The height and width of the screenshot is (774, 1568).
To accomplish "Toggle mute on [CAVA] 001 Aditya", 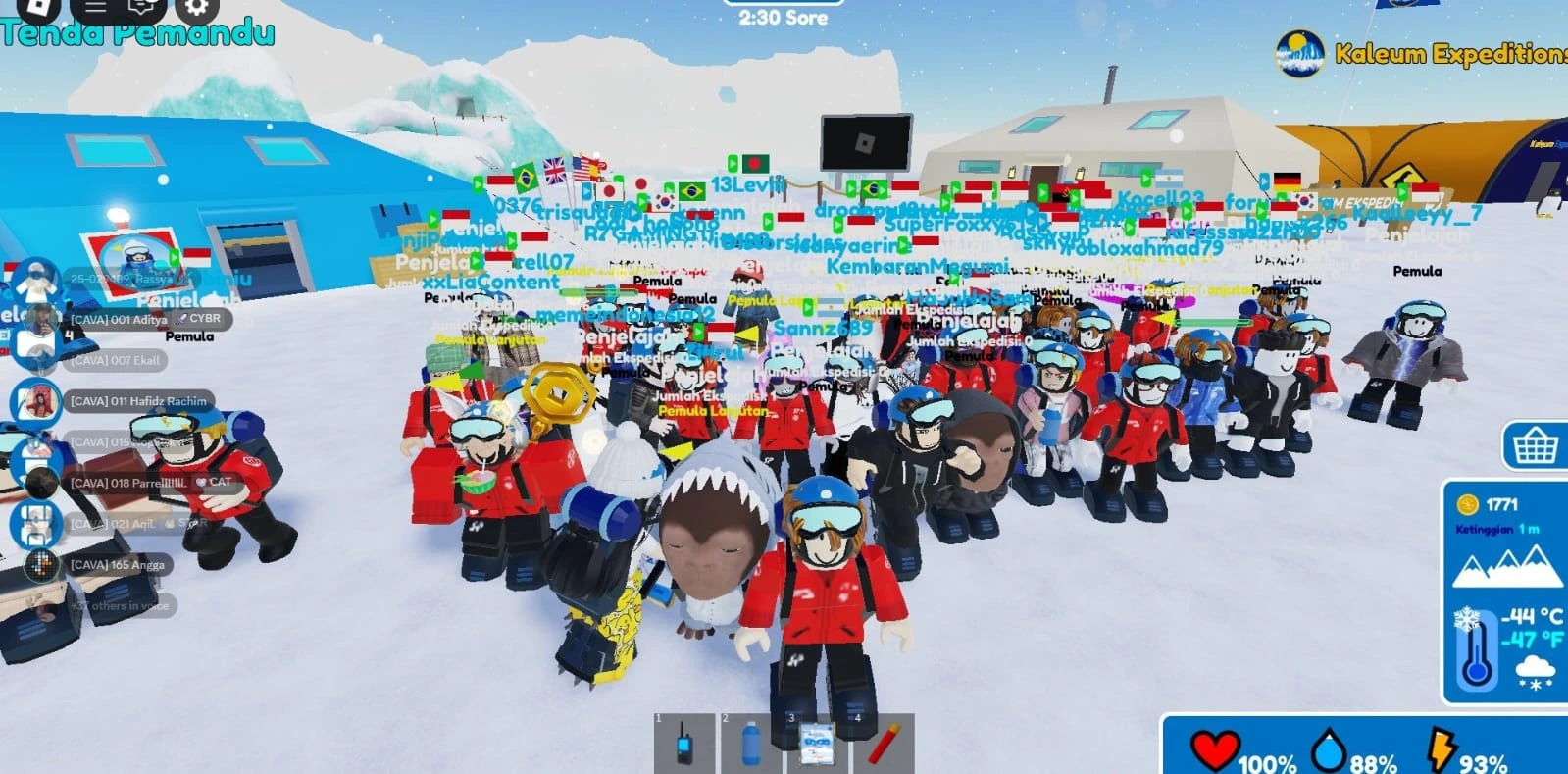I will [39, 319].
